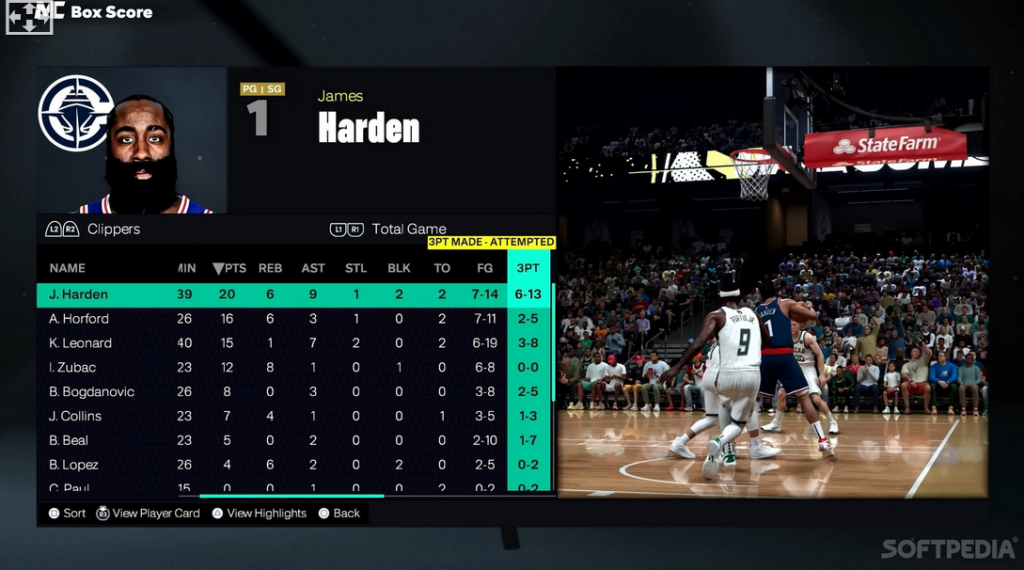Image resolution: width=1024 pixels, height=570 pixels.
Task: Sort by the AST column header
Action: click(313, 268)
